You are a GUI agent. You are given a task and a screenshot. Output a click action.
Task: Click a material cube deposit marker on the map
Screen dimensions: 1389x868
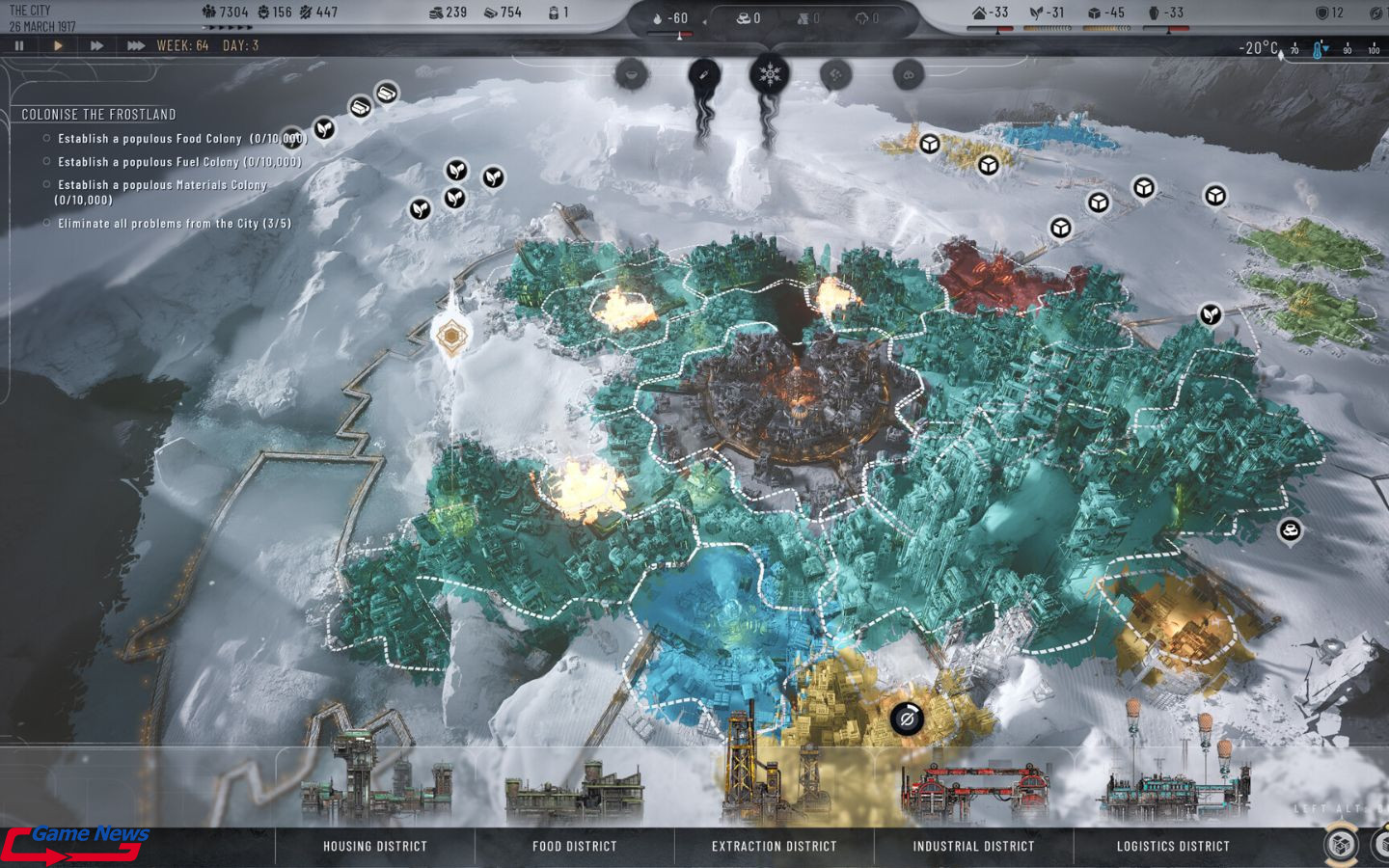point(989,164)
